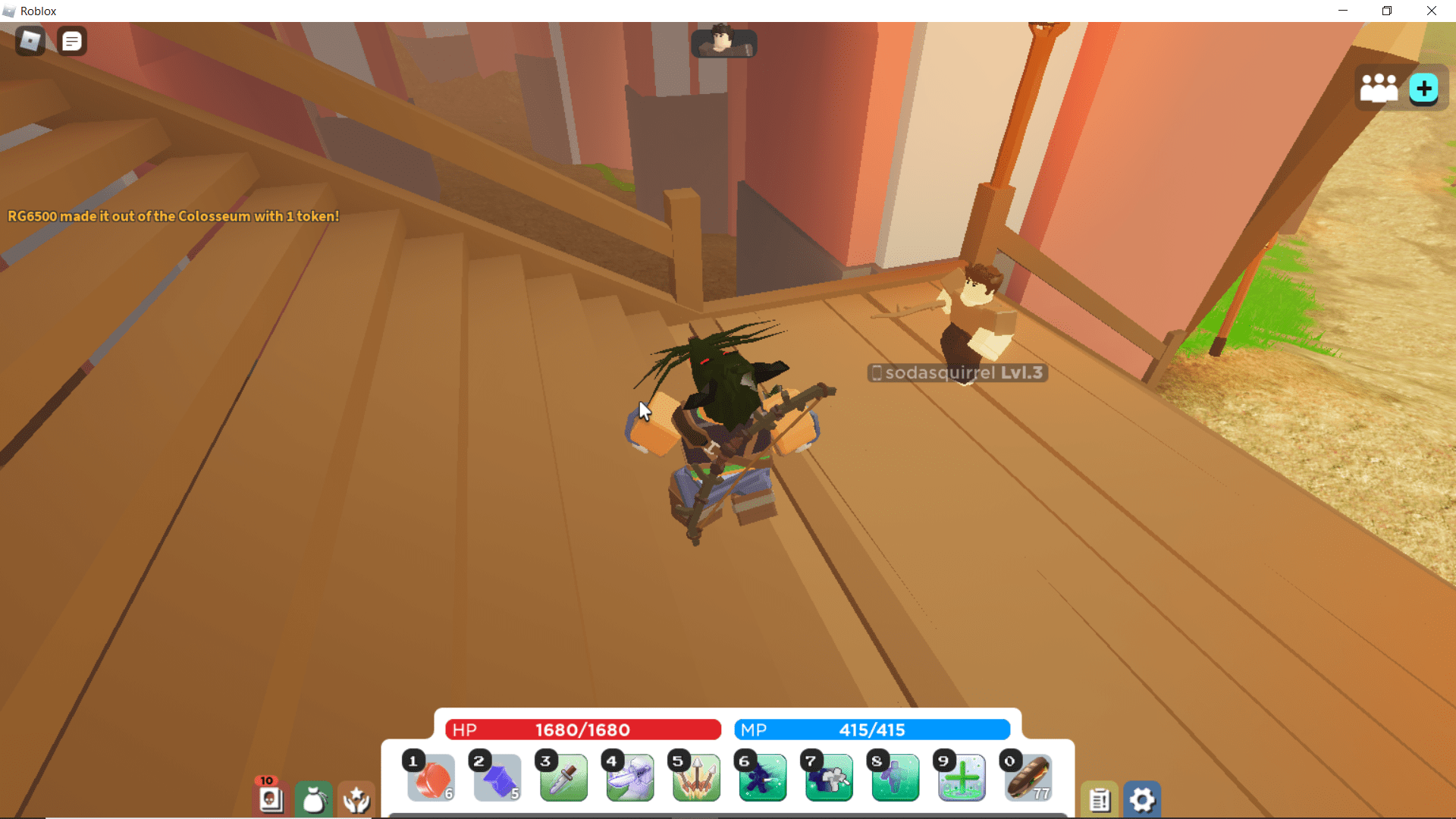This screenshot has width=1456, height=819.
Task: Select the blue item in hotbar slot 2
Action: point(497,778)
